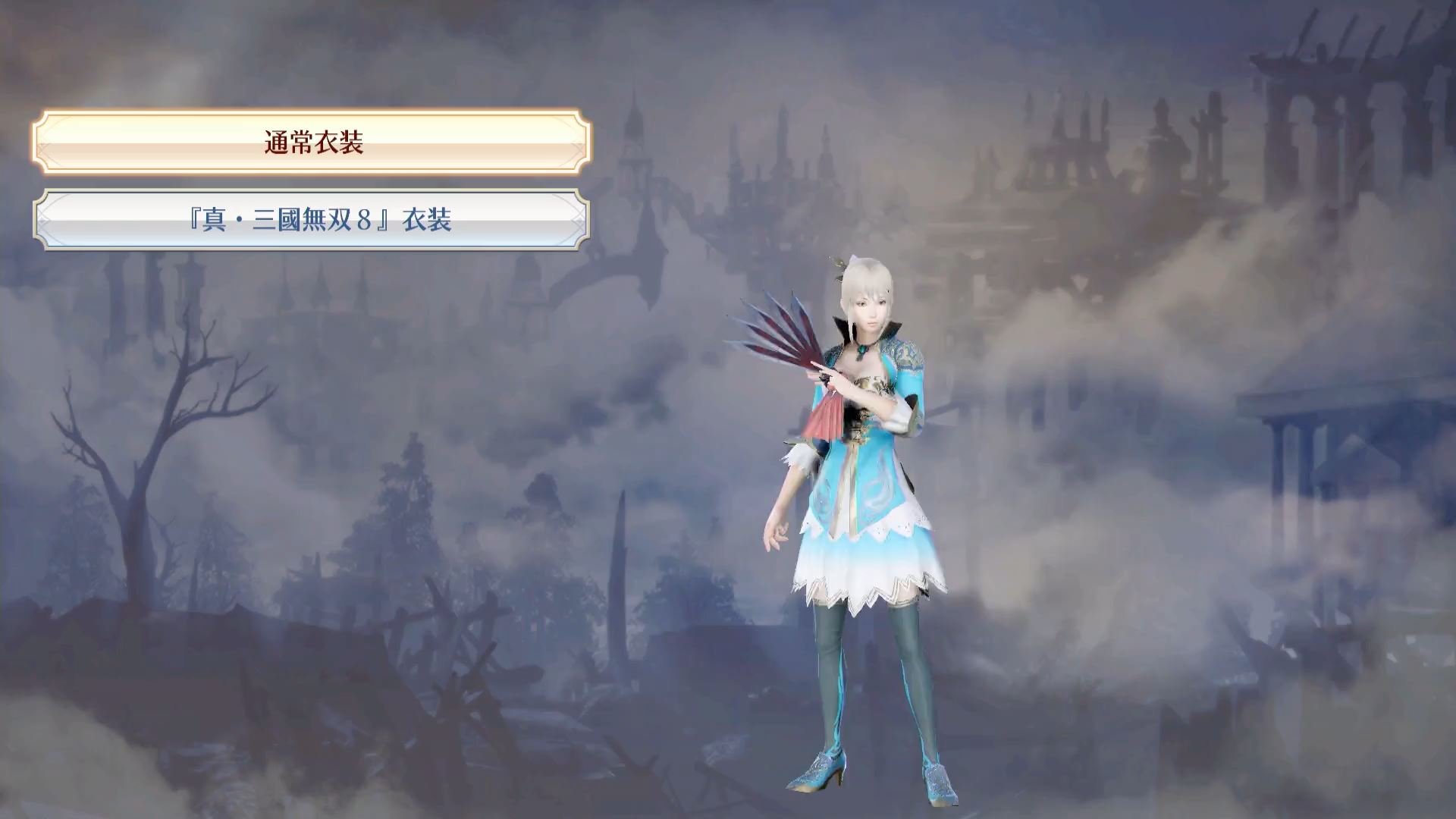Select the 通常衣装 costume option
The height and width of the screenshot is (819, 1456).
[312, 143]
